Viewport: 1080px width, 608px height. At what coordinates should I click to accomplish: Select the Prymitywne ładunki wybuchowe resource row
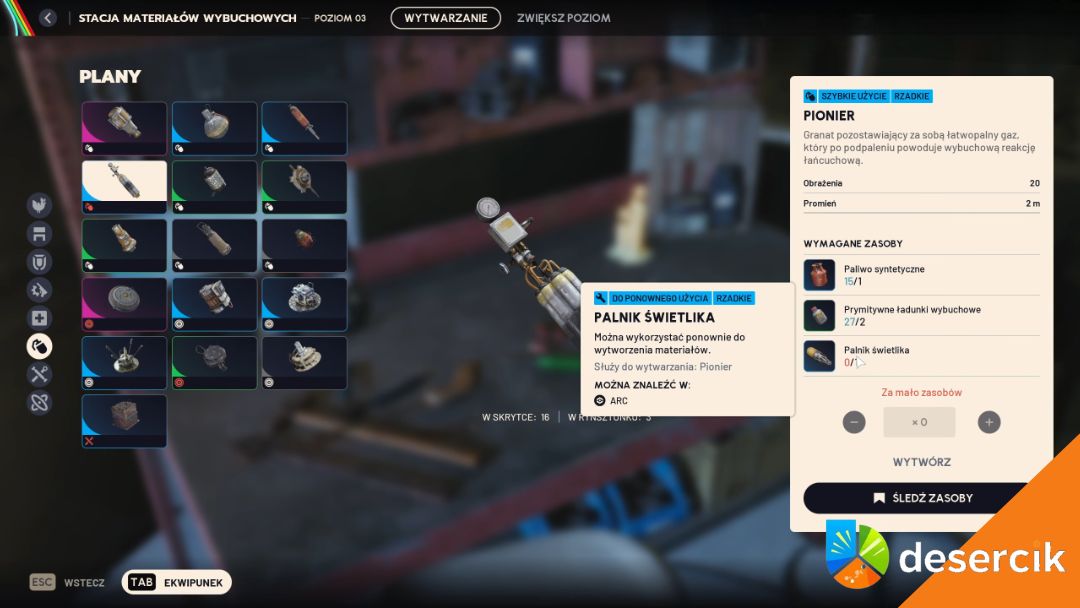(x=920, y=315)
